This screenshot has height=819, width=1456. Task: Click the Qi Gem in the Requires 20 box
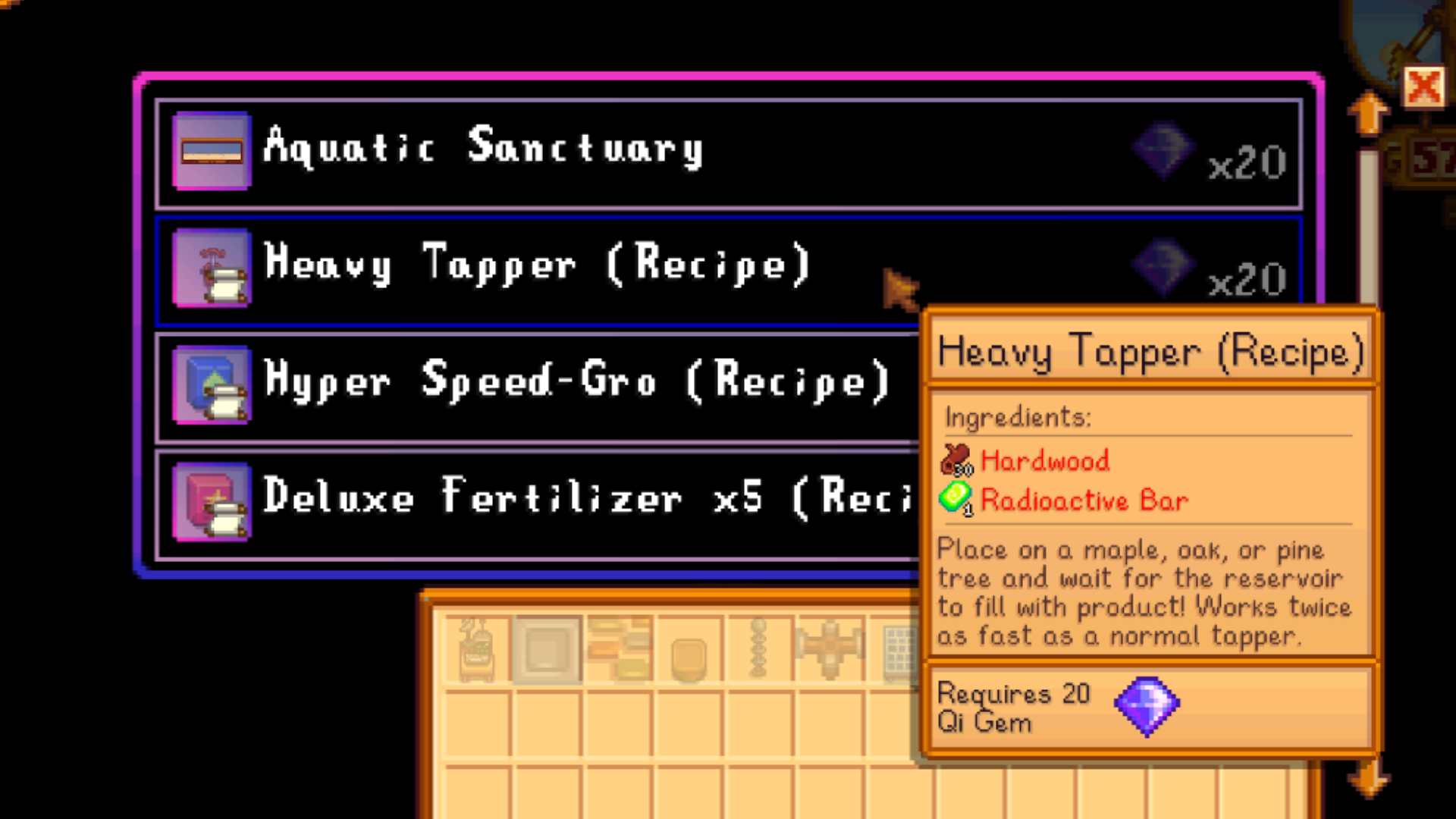(x=1147, y=705)
